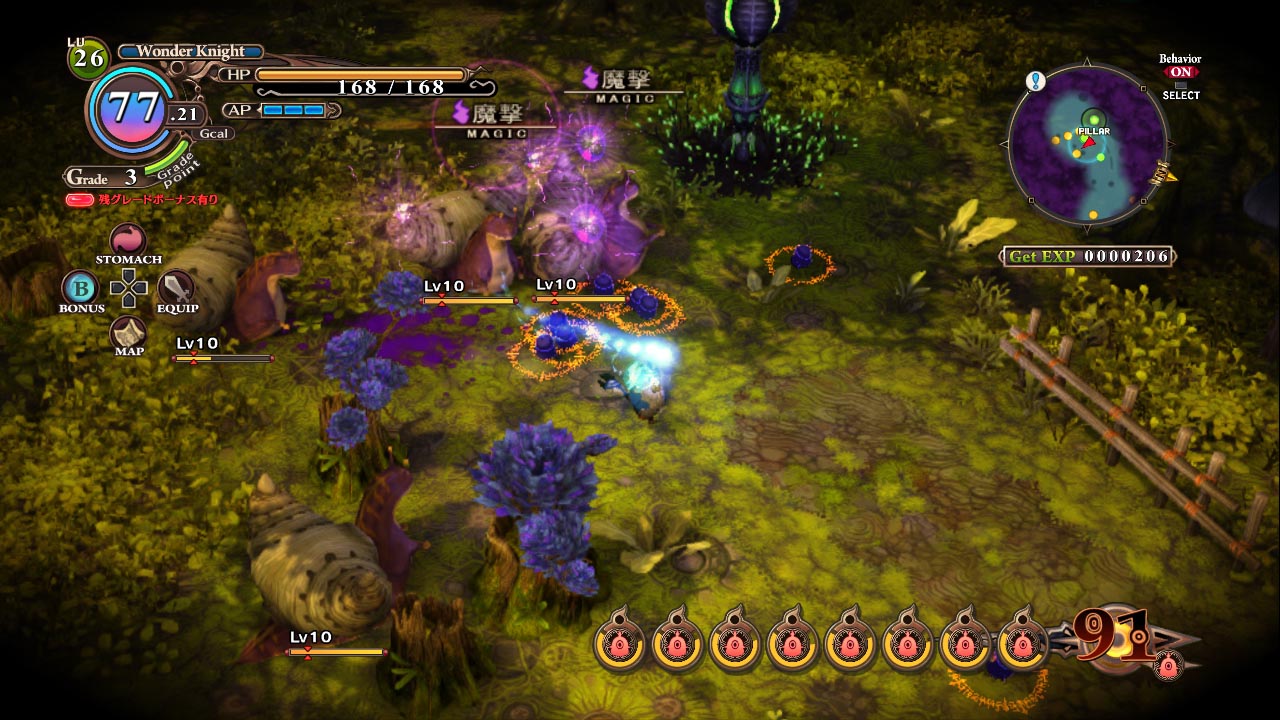
Task: Open the Equip sword icon
Action: tap(176, 288)
